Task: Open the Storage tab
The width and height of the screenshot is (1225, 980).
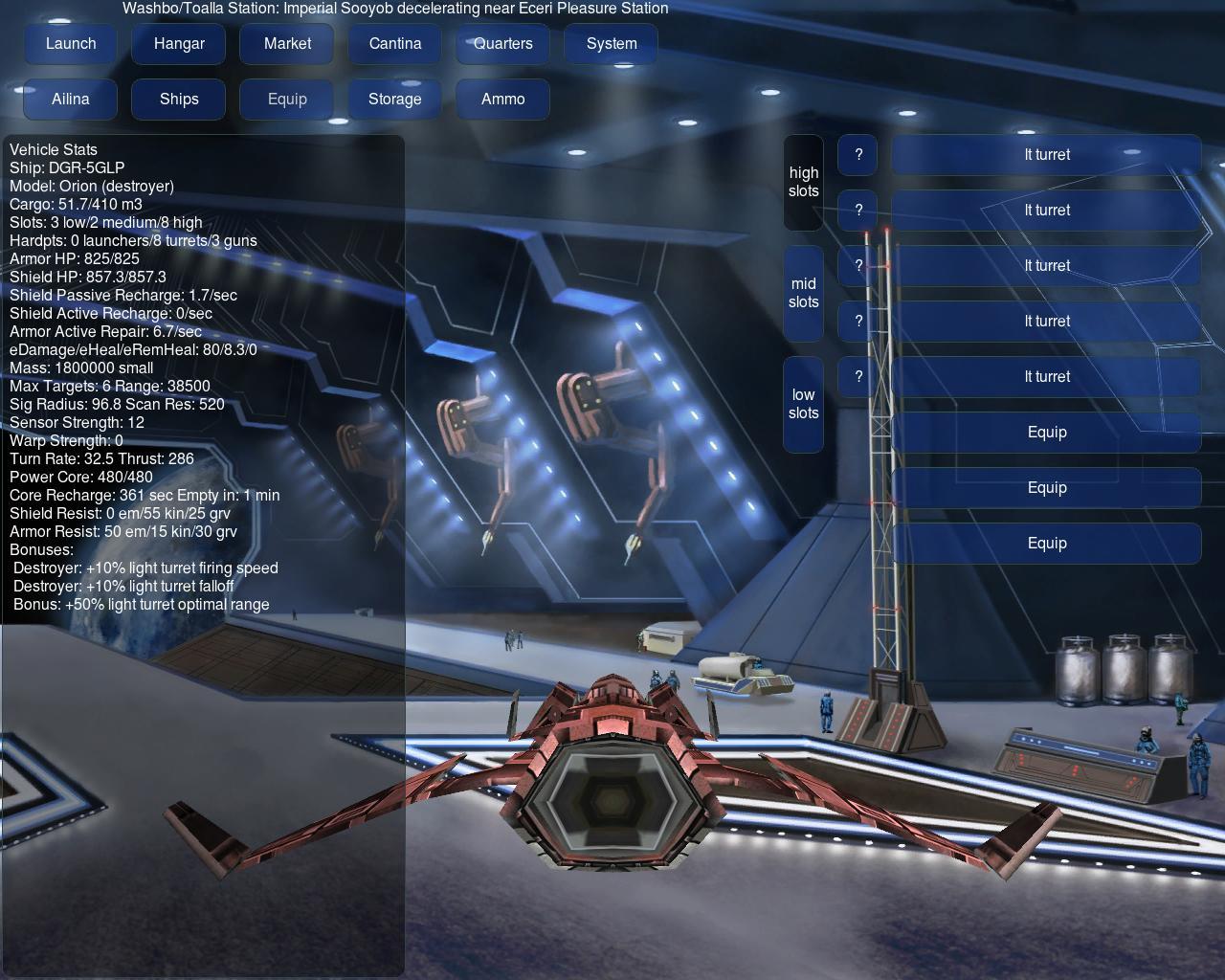Action: click(x=395, y=100)
